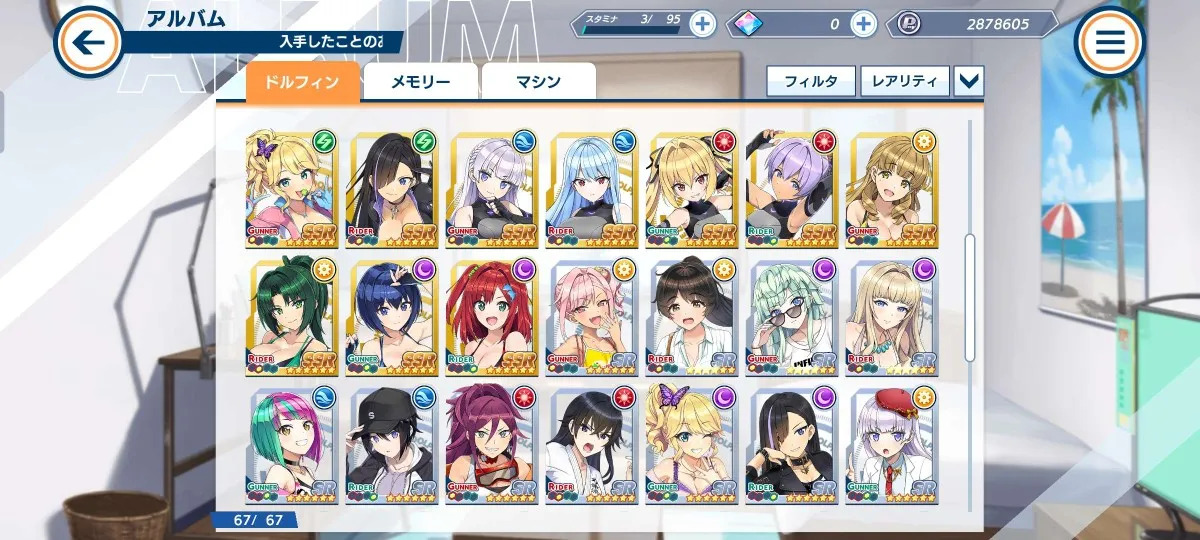Open the black cap SR Rider card

390,443
